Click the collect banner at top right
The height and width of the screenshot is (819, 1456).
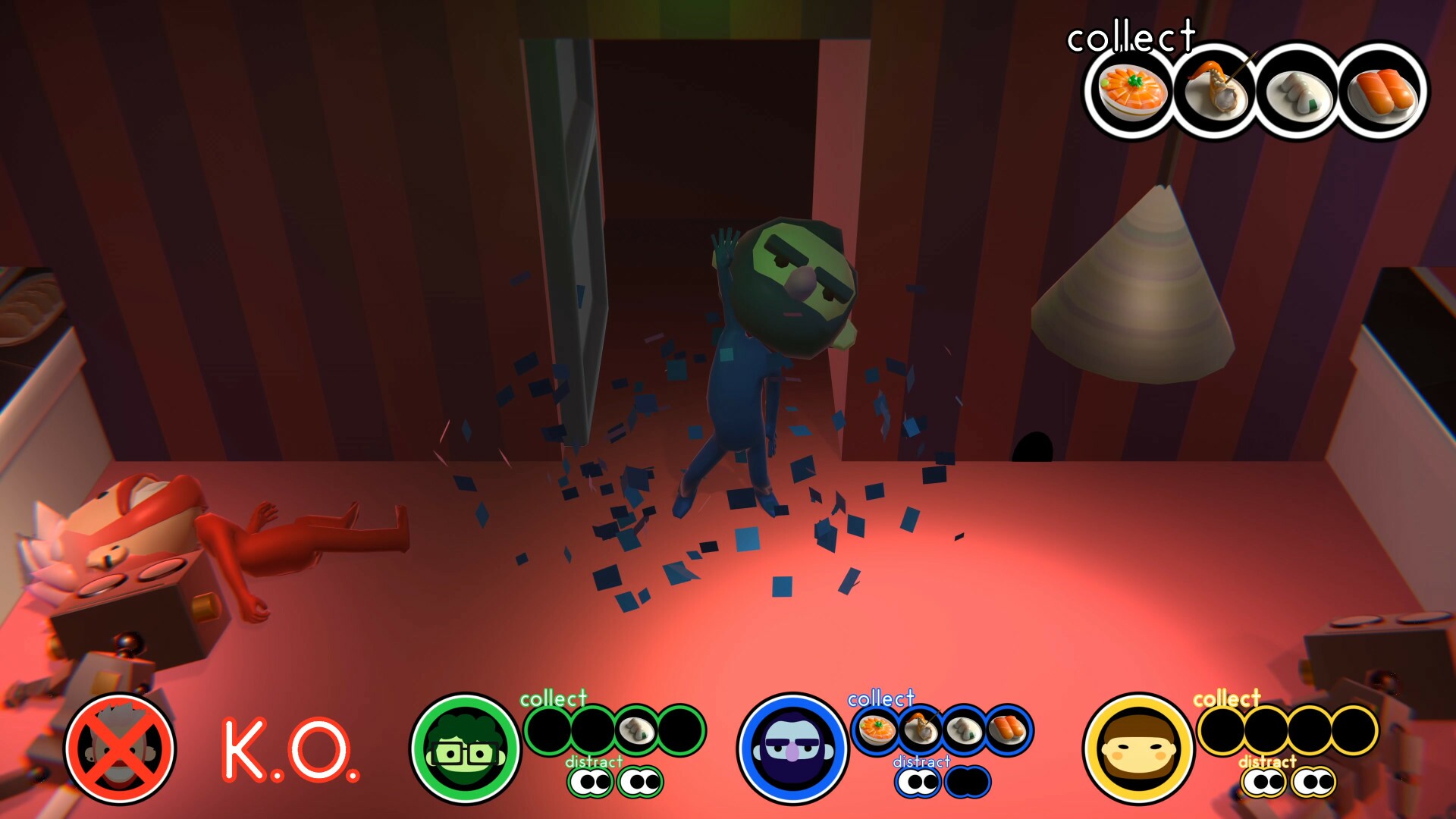click(x=1131, y=36)
